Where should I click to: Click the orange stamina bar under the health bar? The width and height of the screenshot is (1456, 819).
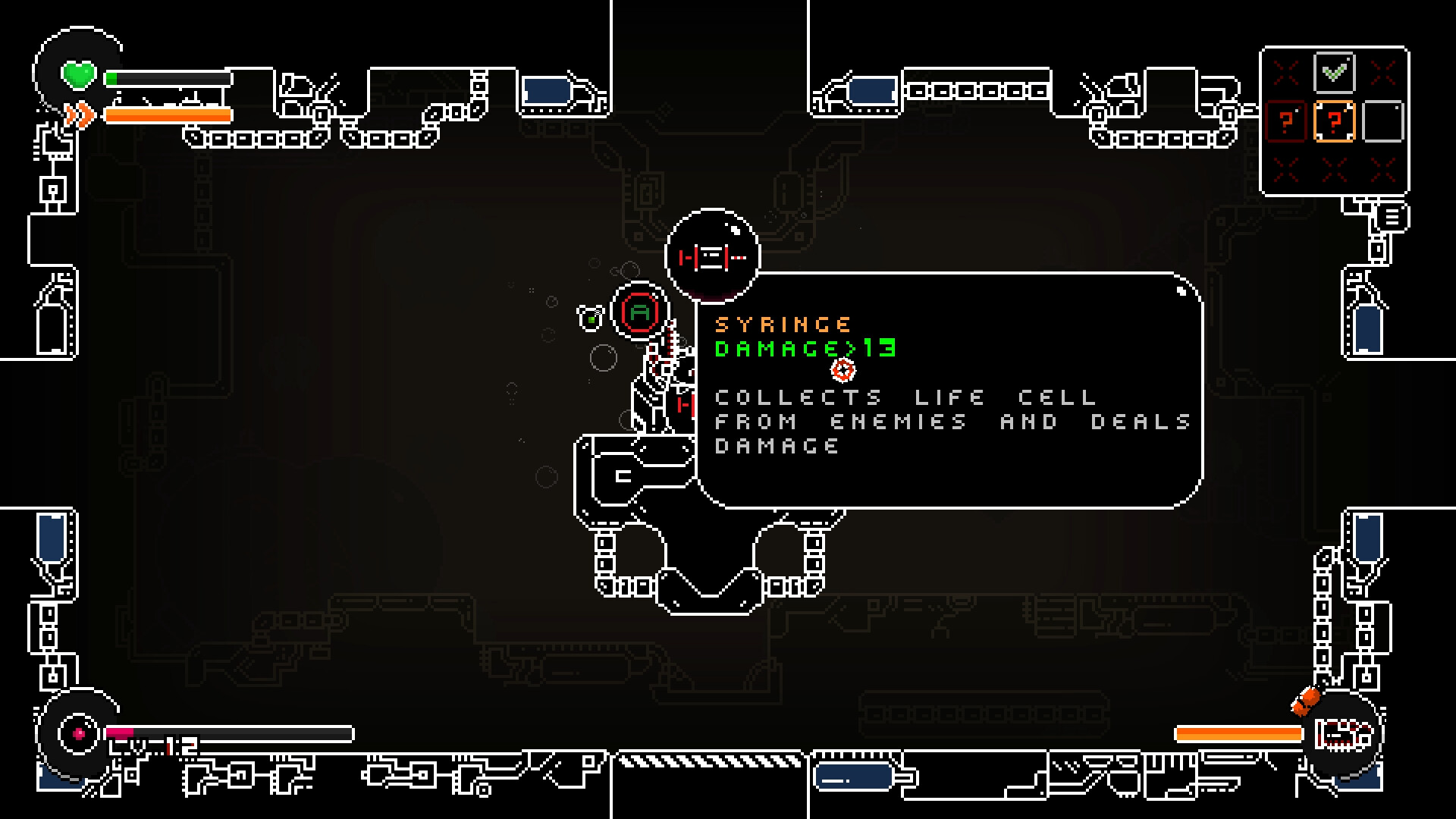click(x=167, y=115)
